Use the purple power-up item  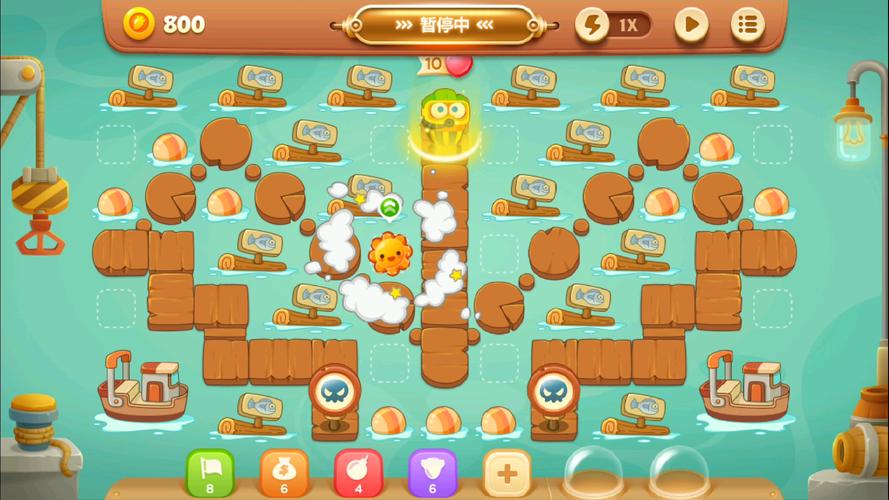[x=432, y=472]
